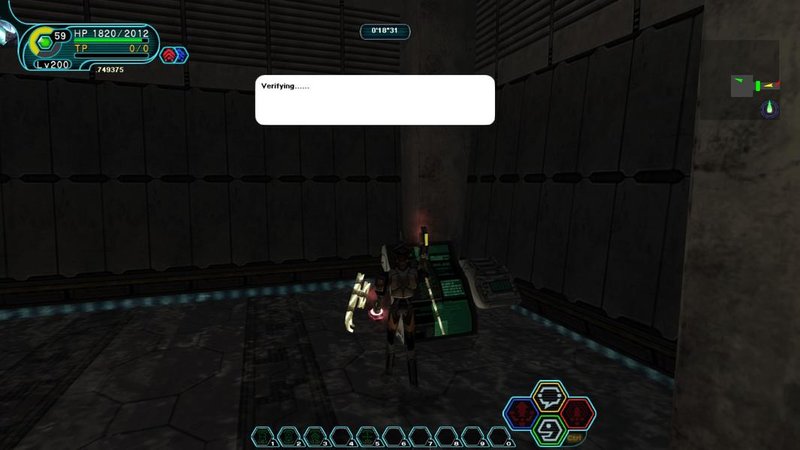
Task: Use the red-bordered action palette hexagon
Action: click(x=577, y=412)
